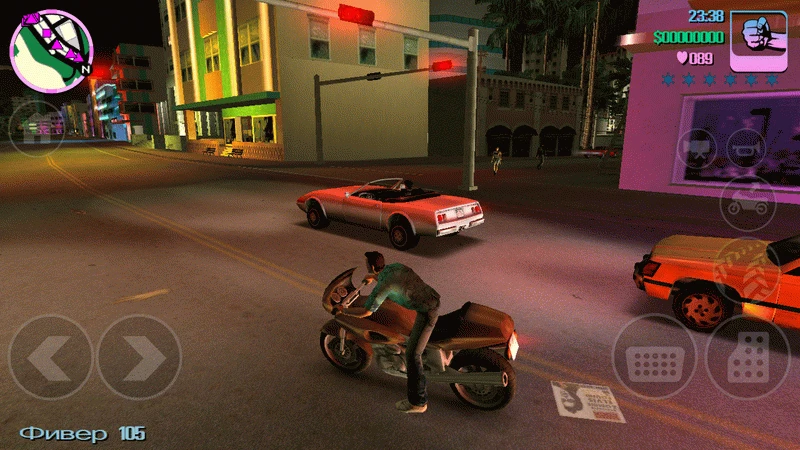Steer left with the left arrow button

coord(50,356)
